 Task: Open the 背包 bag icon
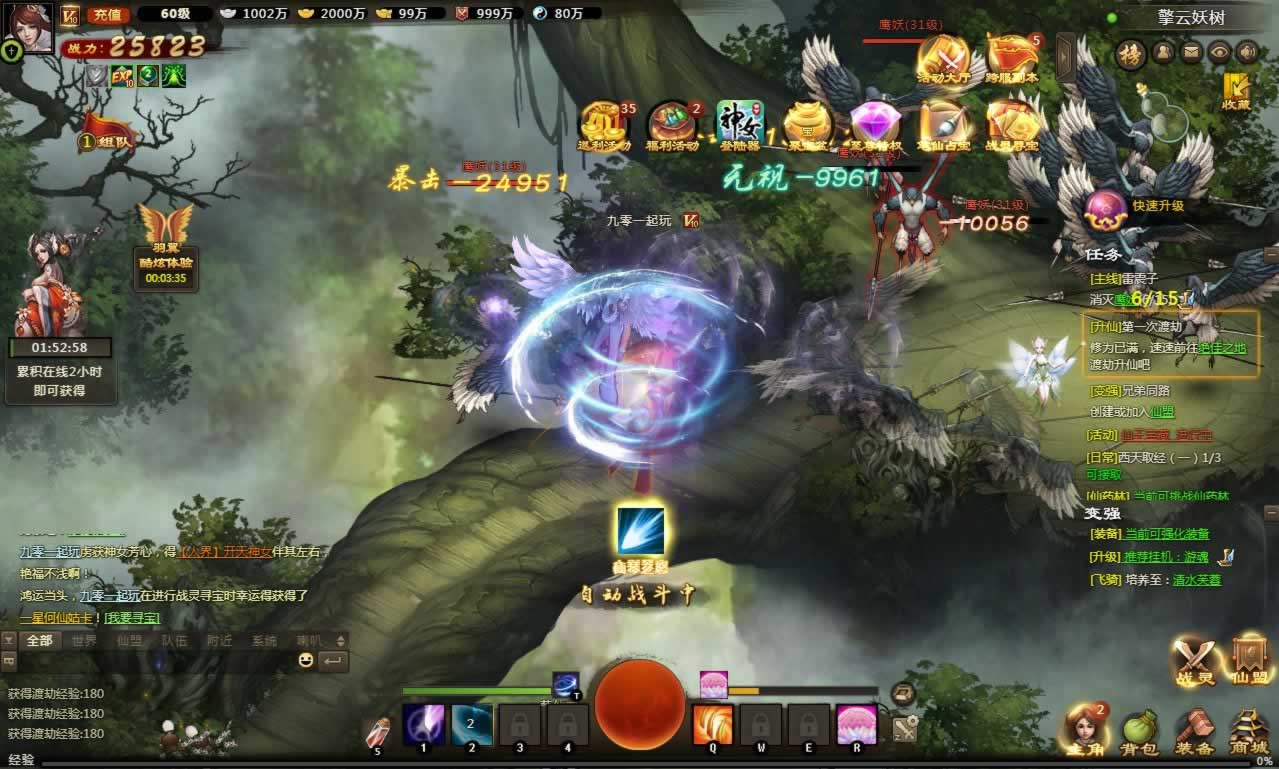[x=1141, y=731]
